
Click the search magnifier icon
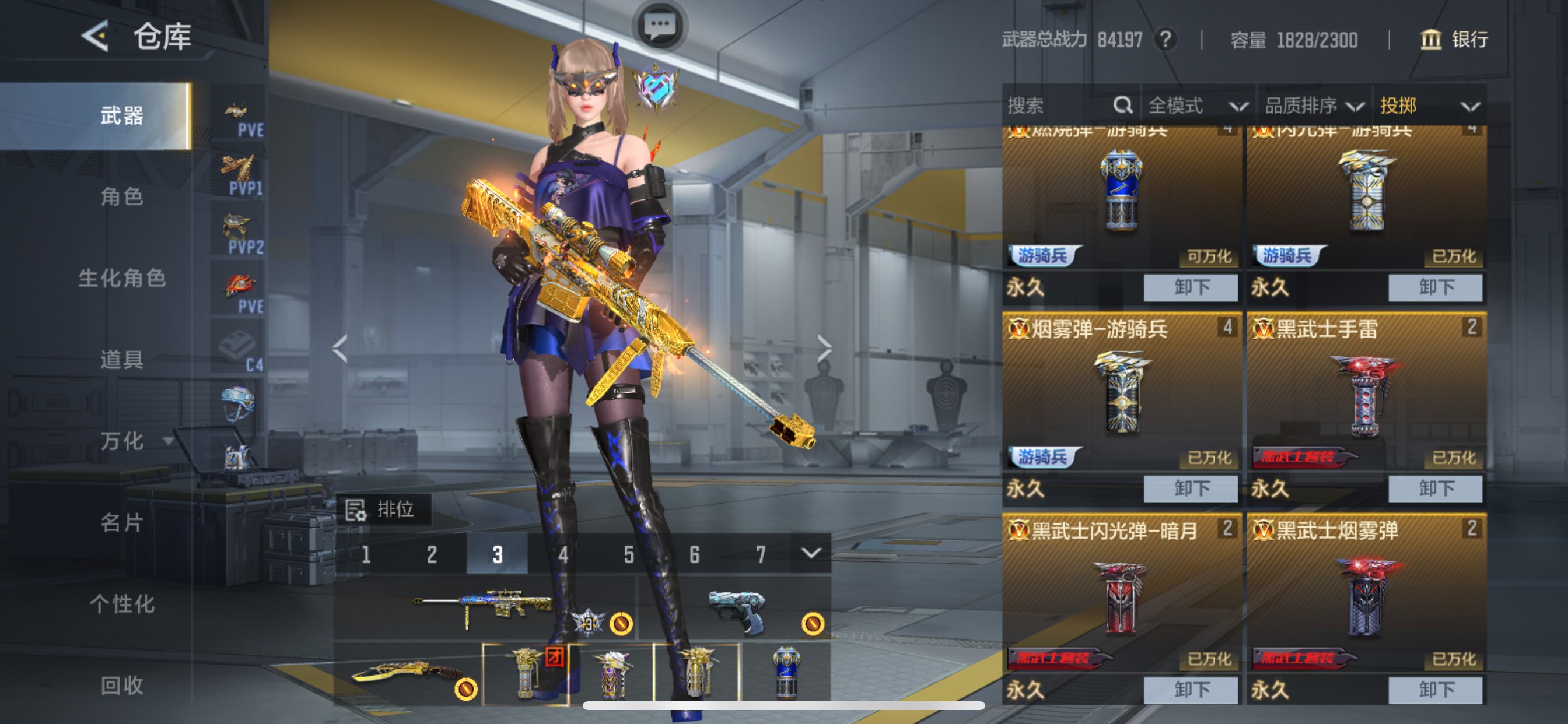pyautogui.click(x=1123, y=106)
